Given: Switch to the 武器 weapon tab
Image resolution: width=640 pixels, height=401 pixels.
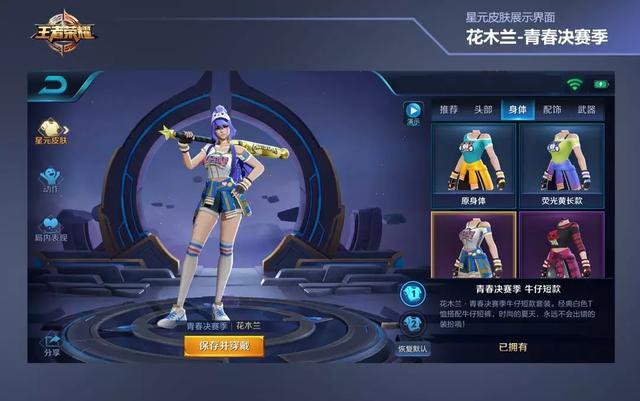Looking at the screenshot, I should [587, 109].
